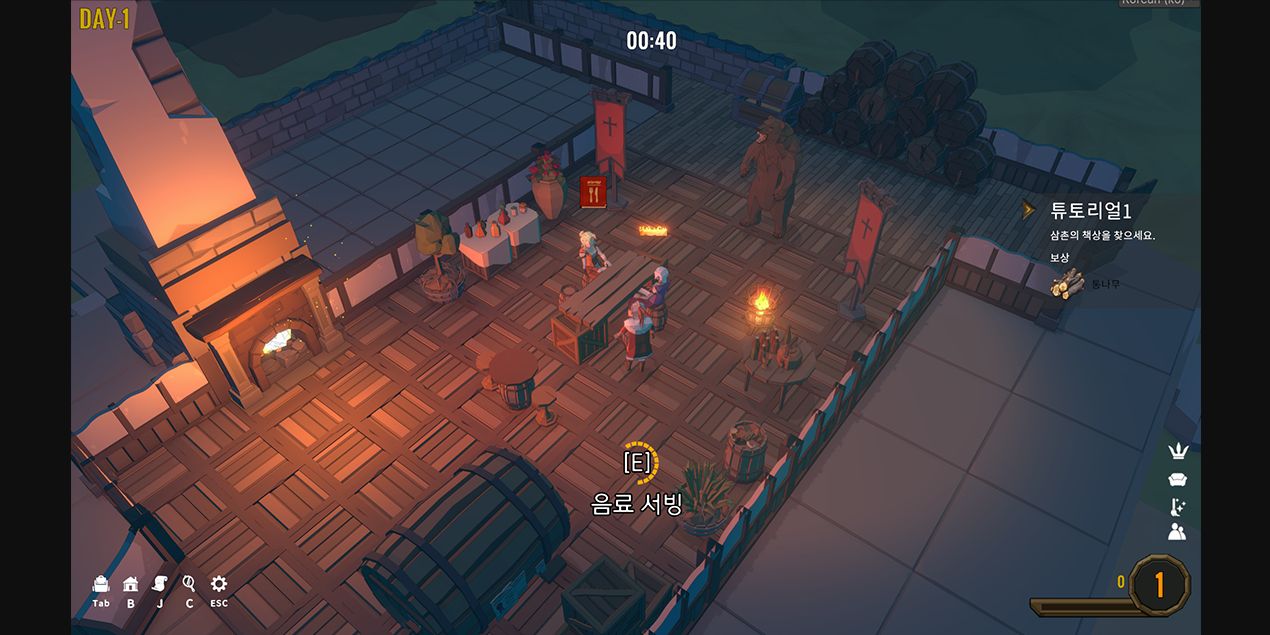Click the Korean (ko) language label
The image size is (1270, 635).
click(1158, 3)
